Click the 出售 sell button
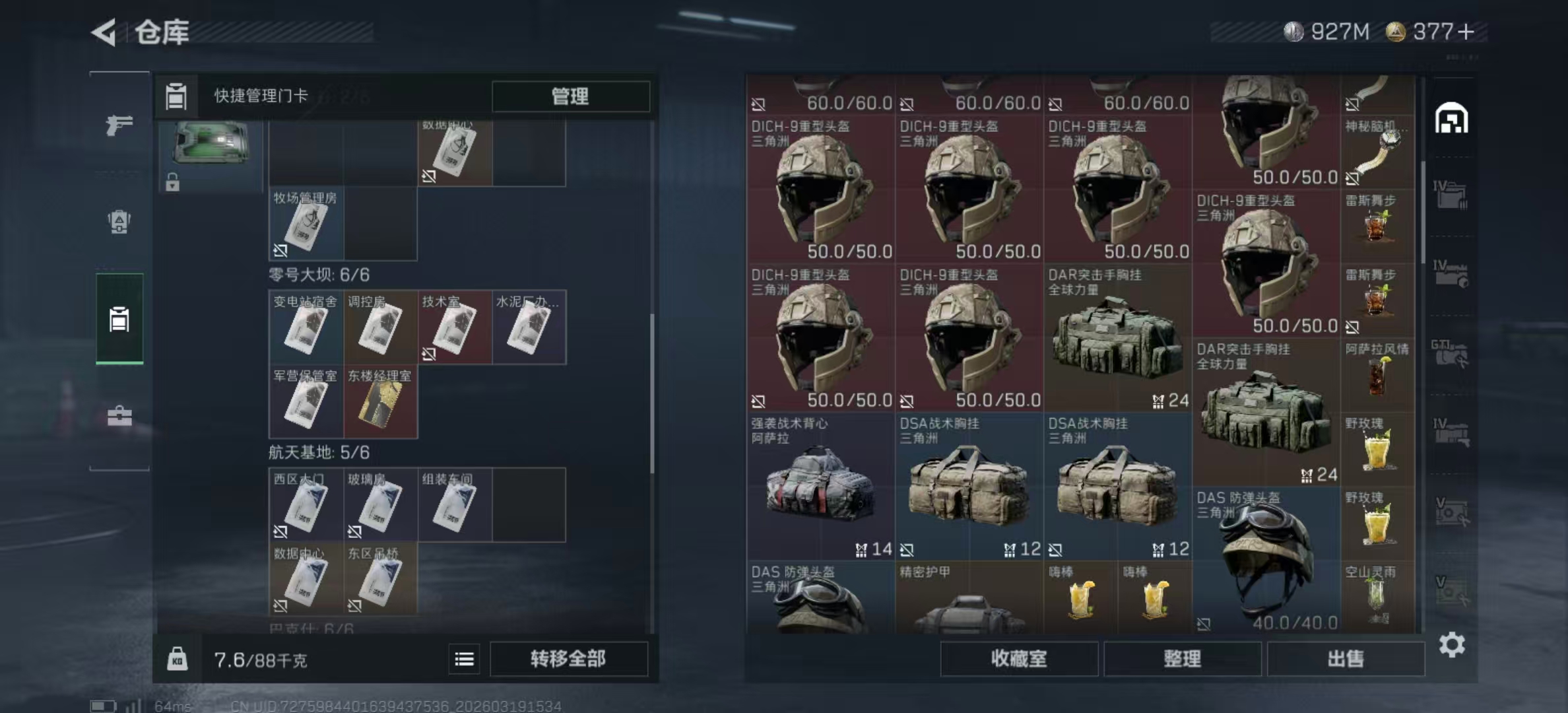This screenshot has width=1568, height=713. pyautogui.click(x=1346, y=659)
